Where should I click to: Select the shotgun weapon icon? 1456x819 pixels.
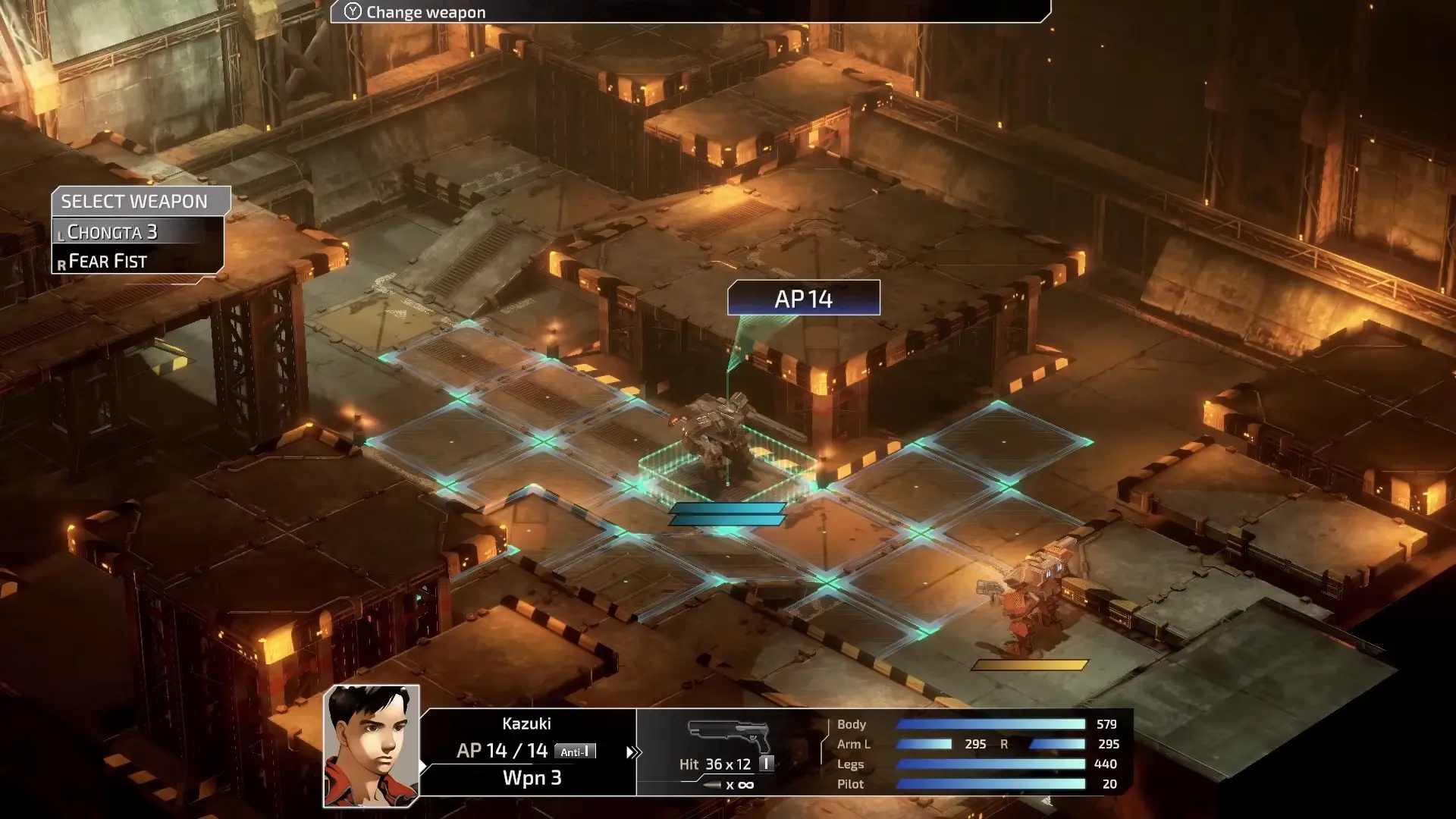pyautogui.click(x=729, y=734)
